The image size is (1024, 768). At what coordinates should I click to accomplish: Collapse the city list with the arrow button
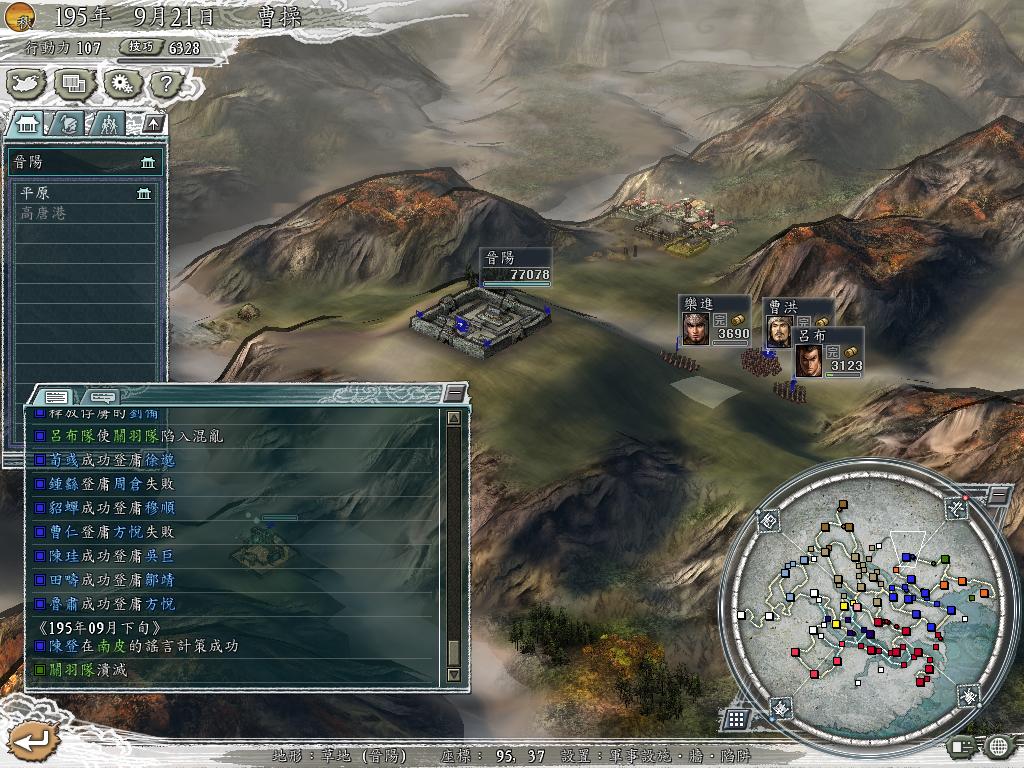coord(152,123)
